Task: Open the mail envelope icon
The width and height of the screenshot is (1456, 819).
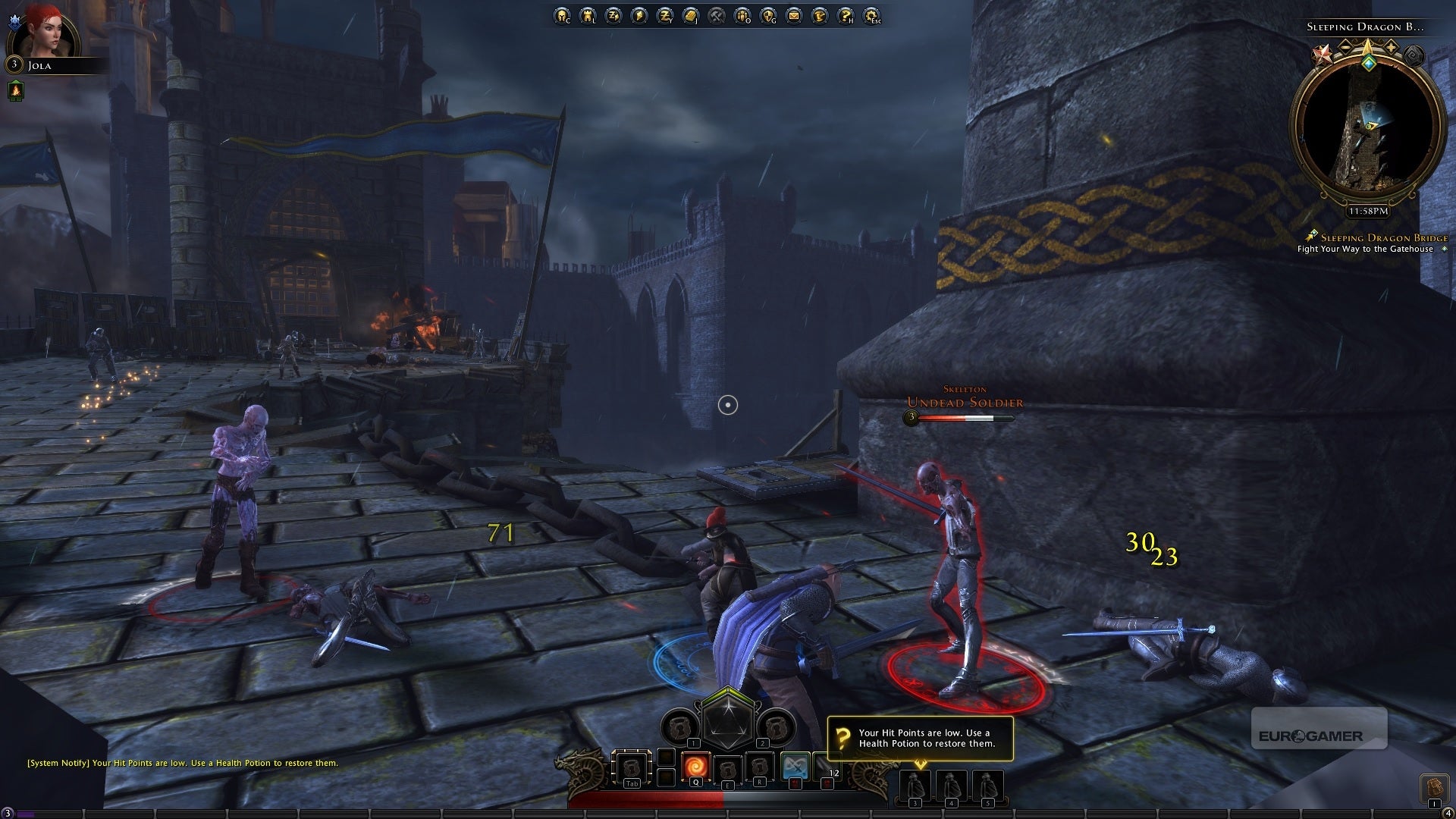Action: [x=794, y=15]
